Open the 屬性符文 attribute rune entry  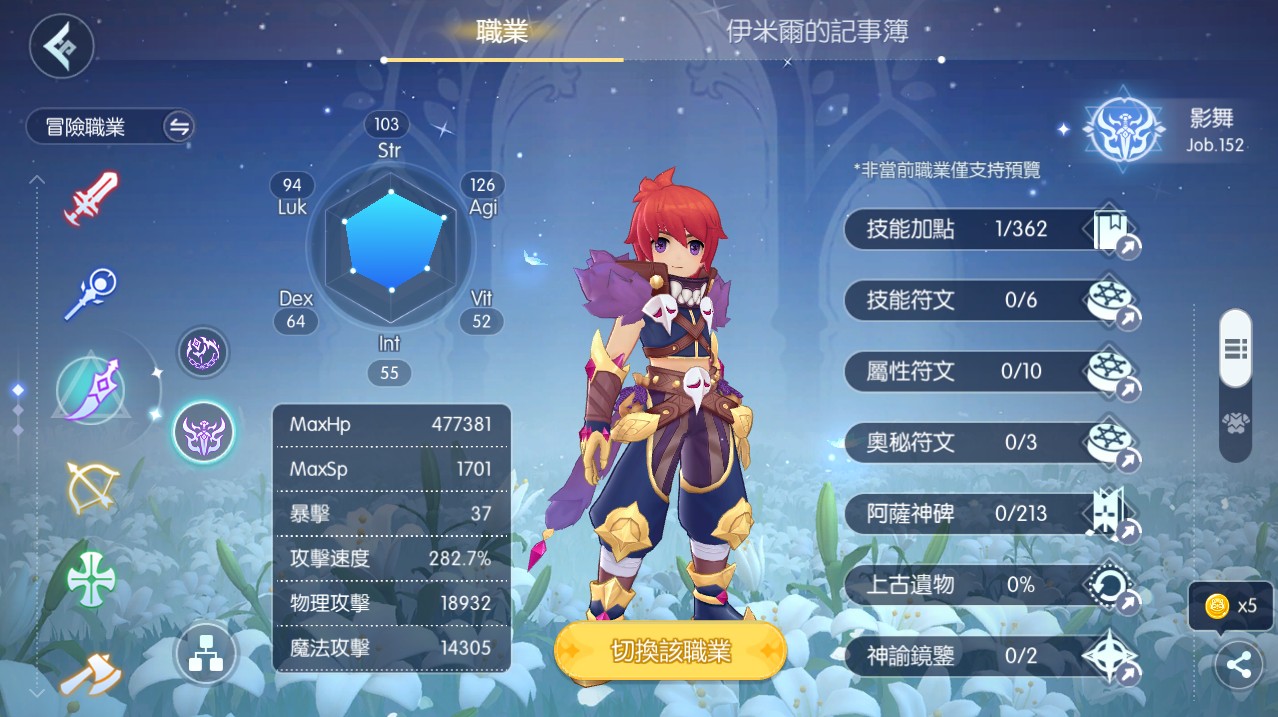point(990,371)
